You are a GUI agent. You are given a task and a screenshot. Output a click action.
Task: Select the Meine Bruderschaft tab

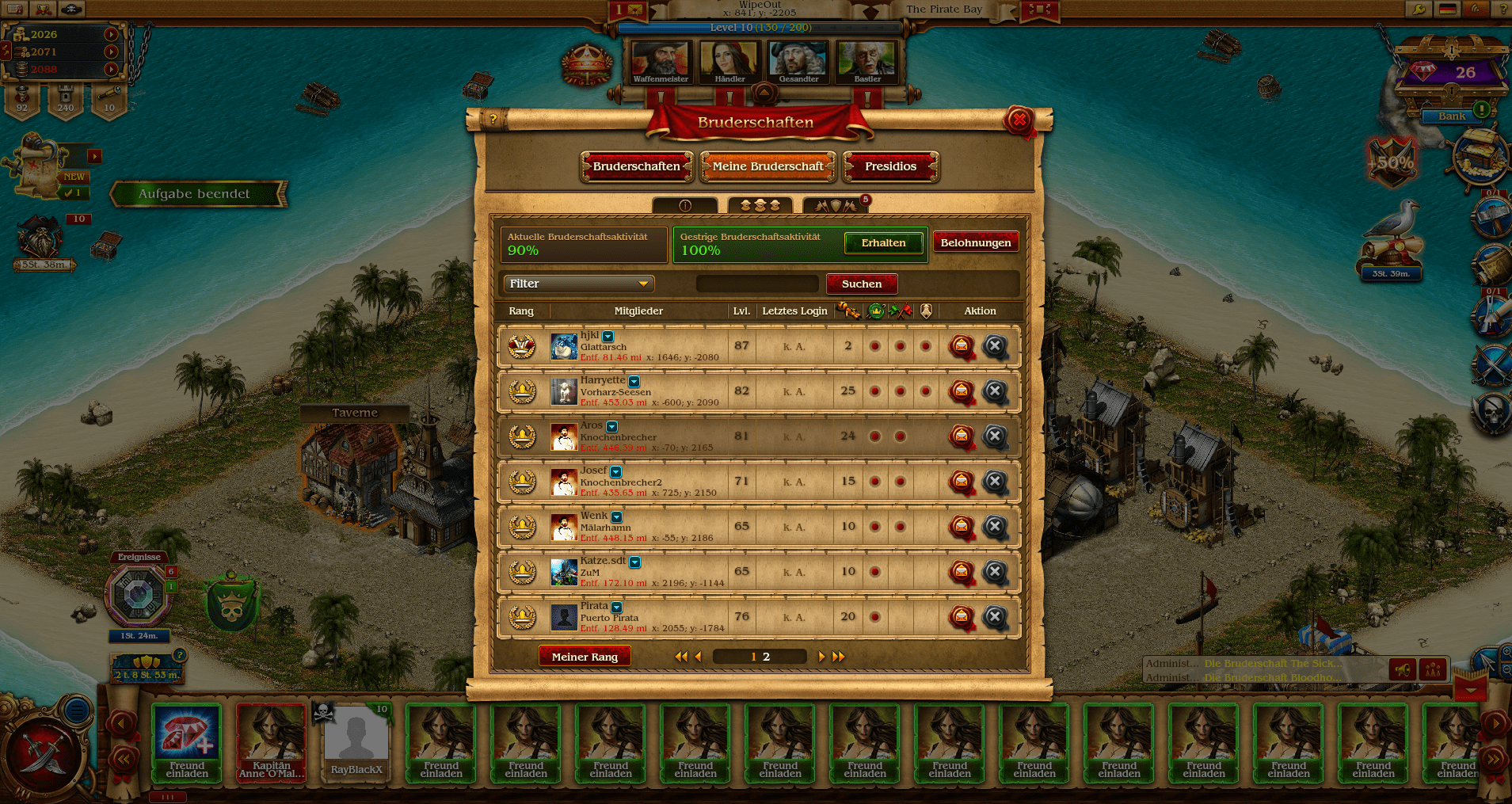tap(767, 166)
